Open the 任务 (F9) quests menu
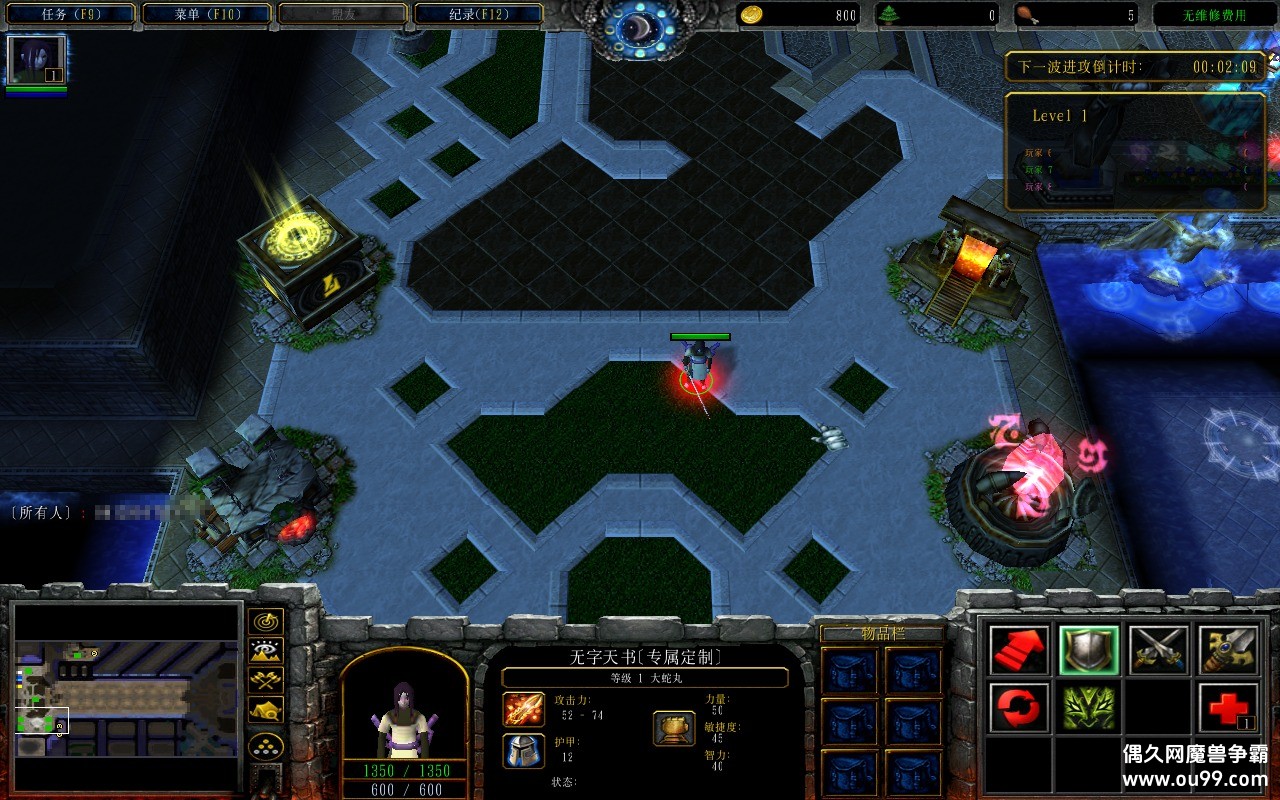1280x800 pixels. coord(73,15)
